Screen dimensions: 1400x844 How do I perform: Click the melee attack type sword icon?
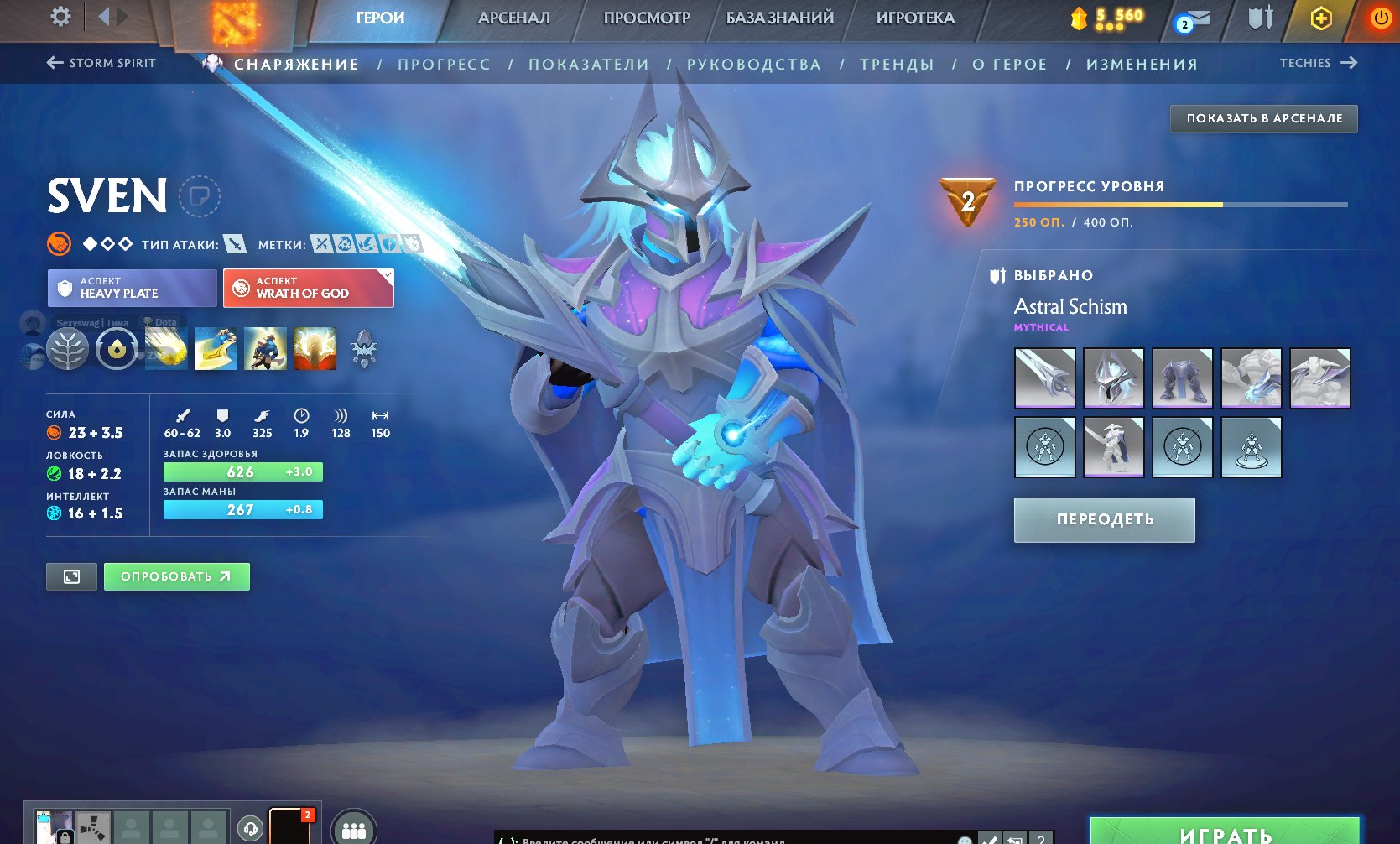[236, 245]
